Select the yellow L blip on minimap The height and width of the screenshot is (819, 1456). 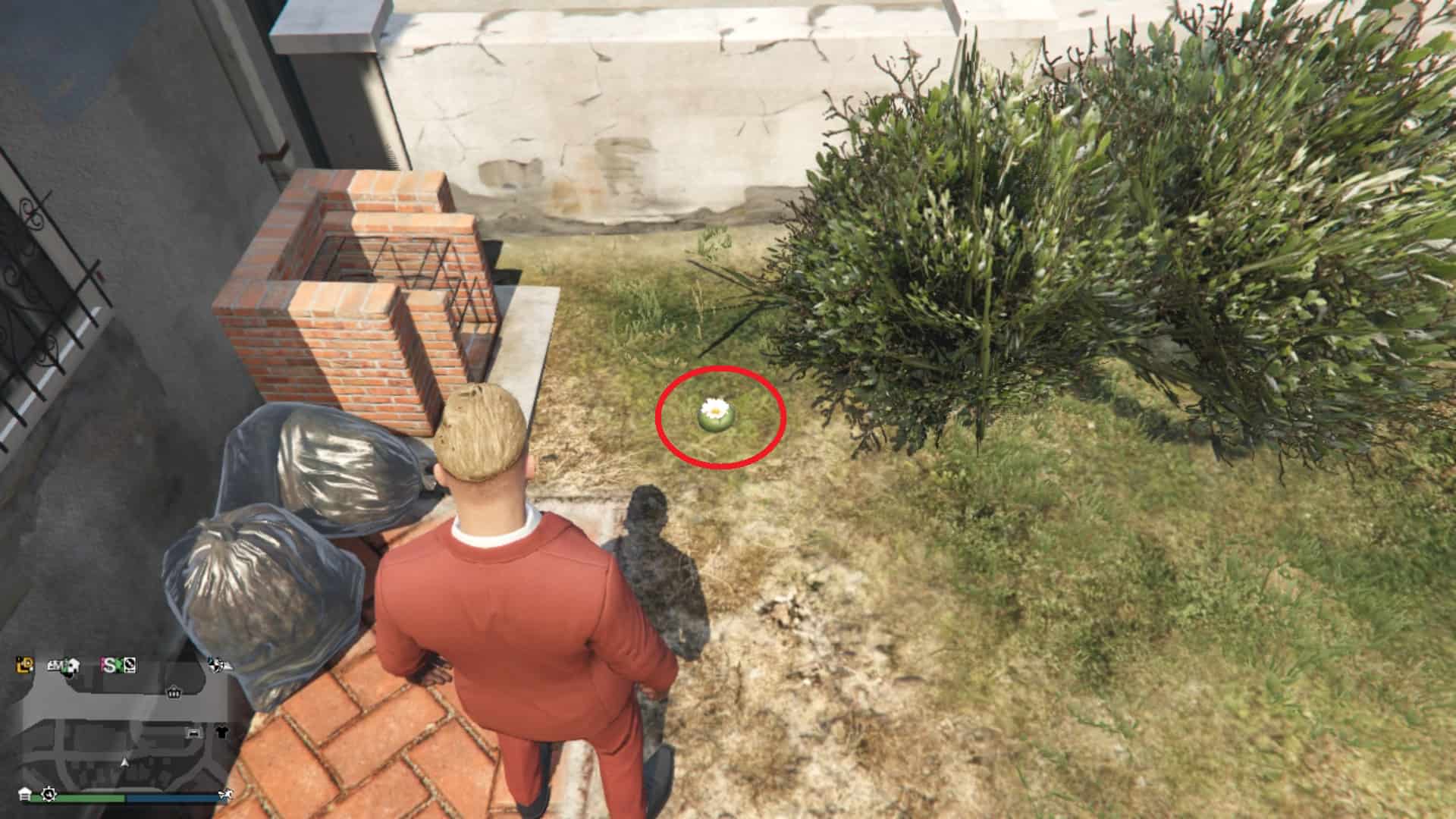pyautogui.click(x=25, y=665)
